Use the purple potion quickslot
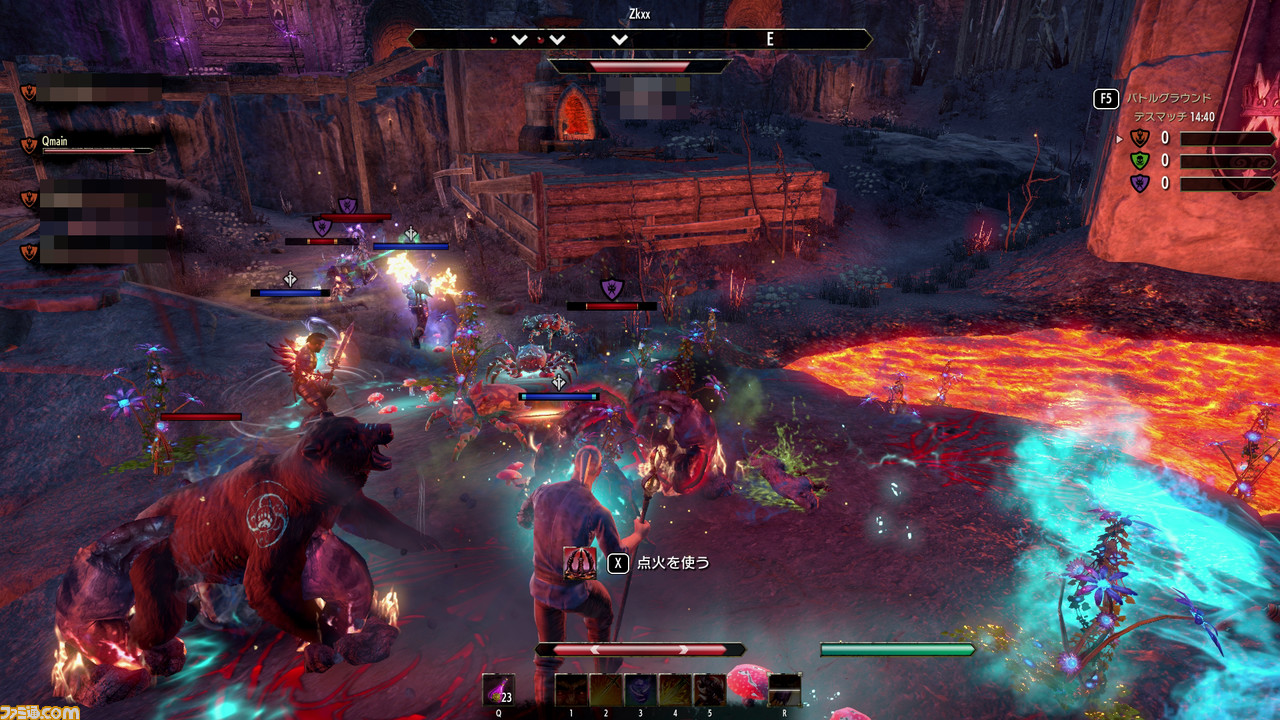Viewport: 1280px width, 720px height. 498,689
